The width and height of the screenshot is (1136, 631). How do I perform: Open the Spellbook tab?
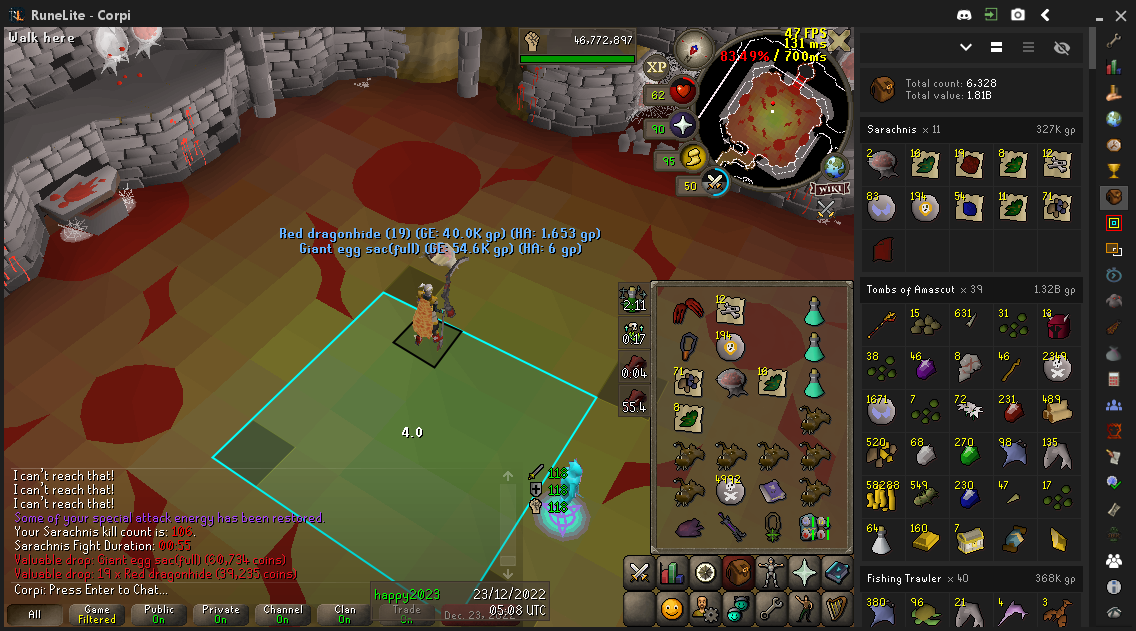pyautogui.click(x=837, y=574)
